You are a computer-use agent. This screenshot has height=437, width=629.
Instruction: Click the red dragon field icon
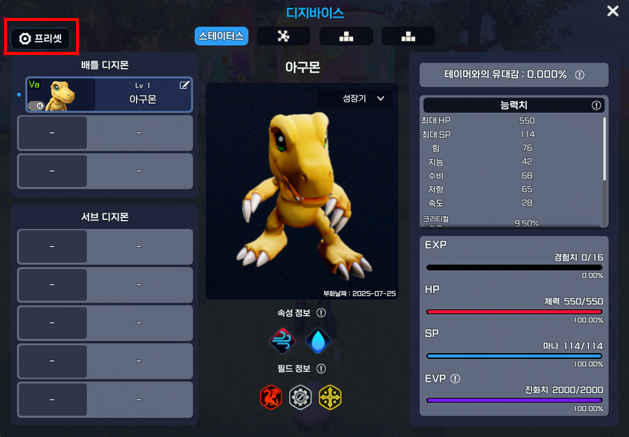click(271, 397)
